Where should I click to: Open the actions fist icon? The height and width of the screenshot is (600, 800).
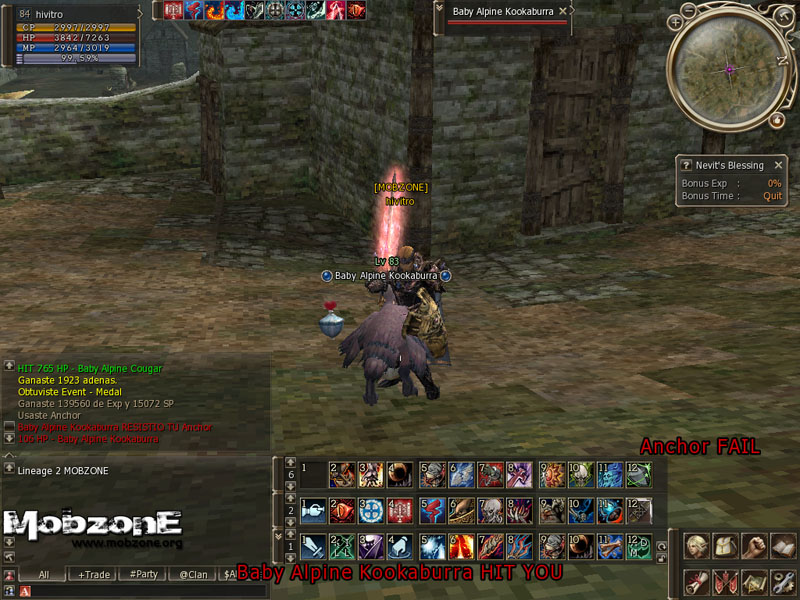tap(754, 547)
